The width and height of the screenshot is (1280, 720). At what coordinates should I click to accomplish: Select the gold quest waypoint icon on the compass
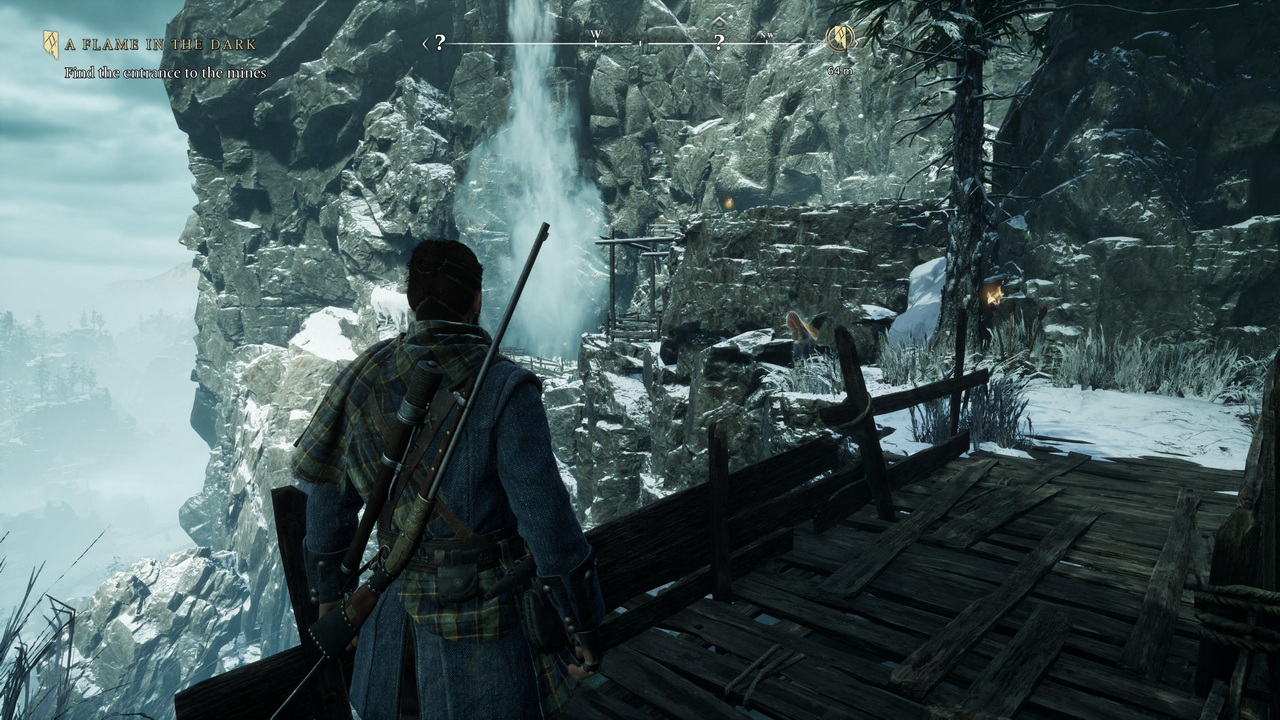[x=840, y=39]
